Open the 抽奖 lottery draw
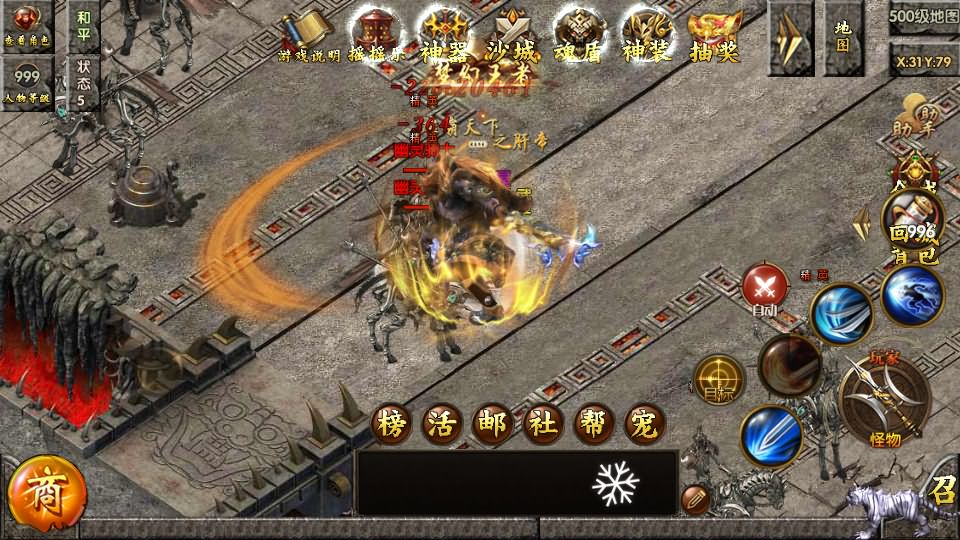 [x=714, y=37]
